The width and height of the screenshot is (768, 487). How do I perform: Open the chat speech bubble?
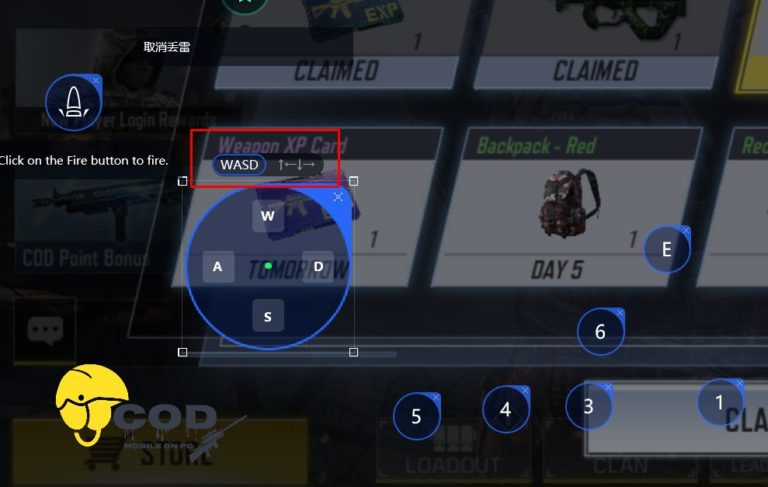pyautogui.click(x=46, y=330)
